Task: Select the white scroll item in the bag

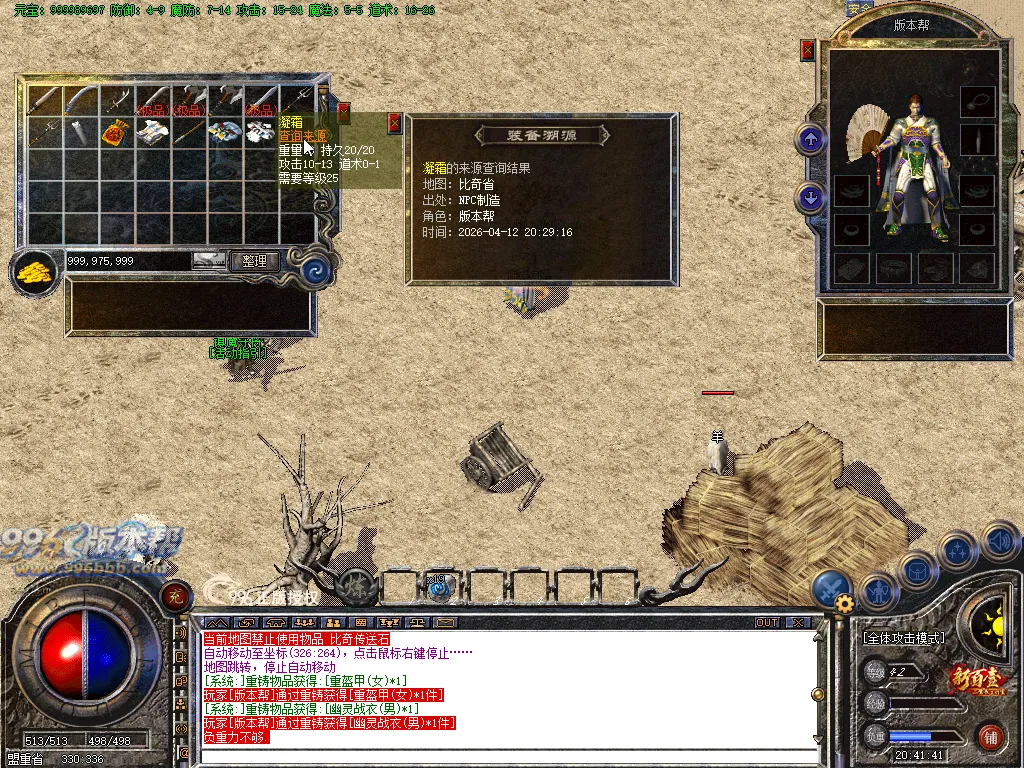Action: pyautogui.click(x=80, y=131)
